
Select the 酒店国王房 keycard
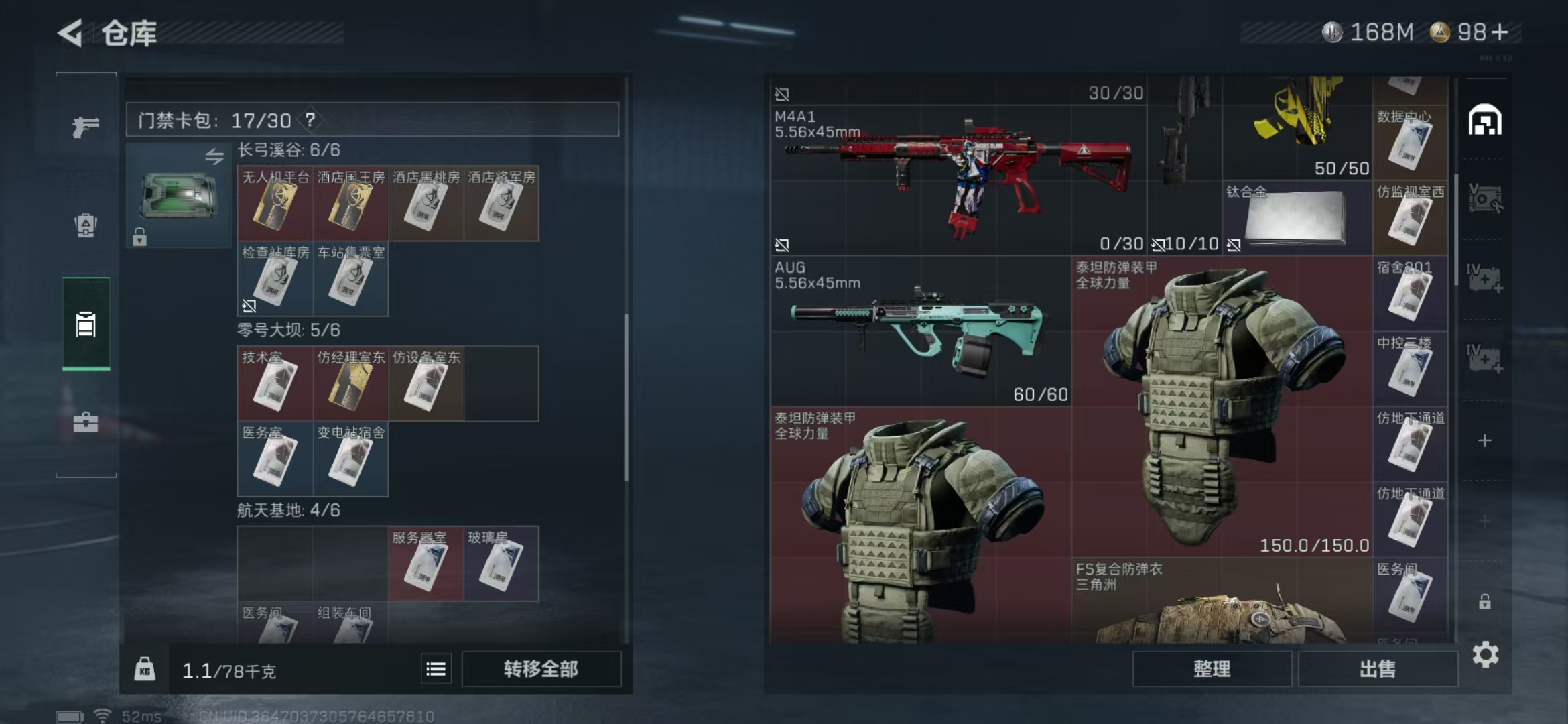[x=350, y=204]
